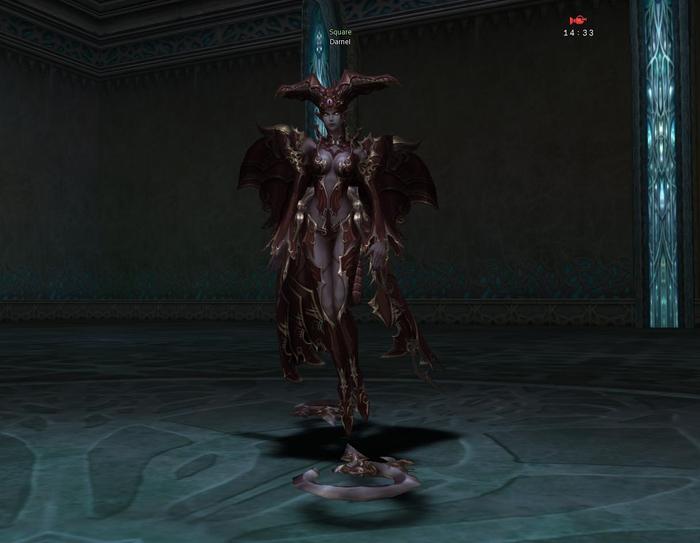
Task: Click the red recording camera icon
Action: [x=578, y=19]
